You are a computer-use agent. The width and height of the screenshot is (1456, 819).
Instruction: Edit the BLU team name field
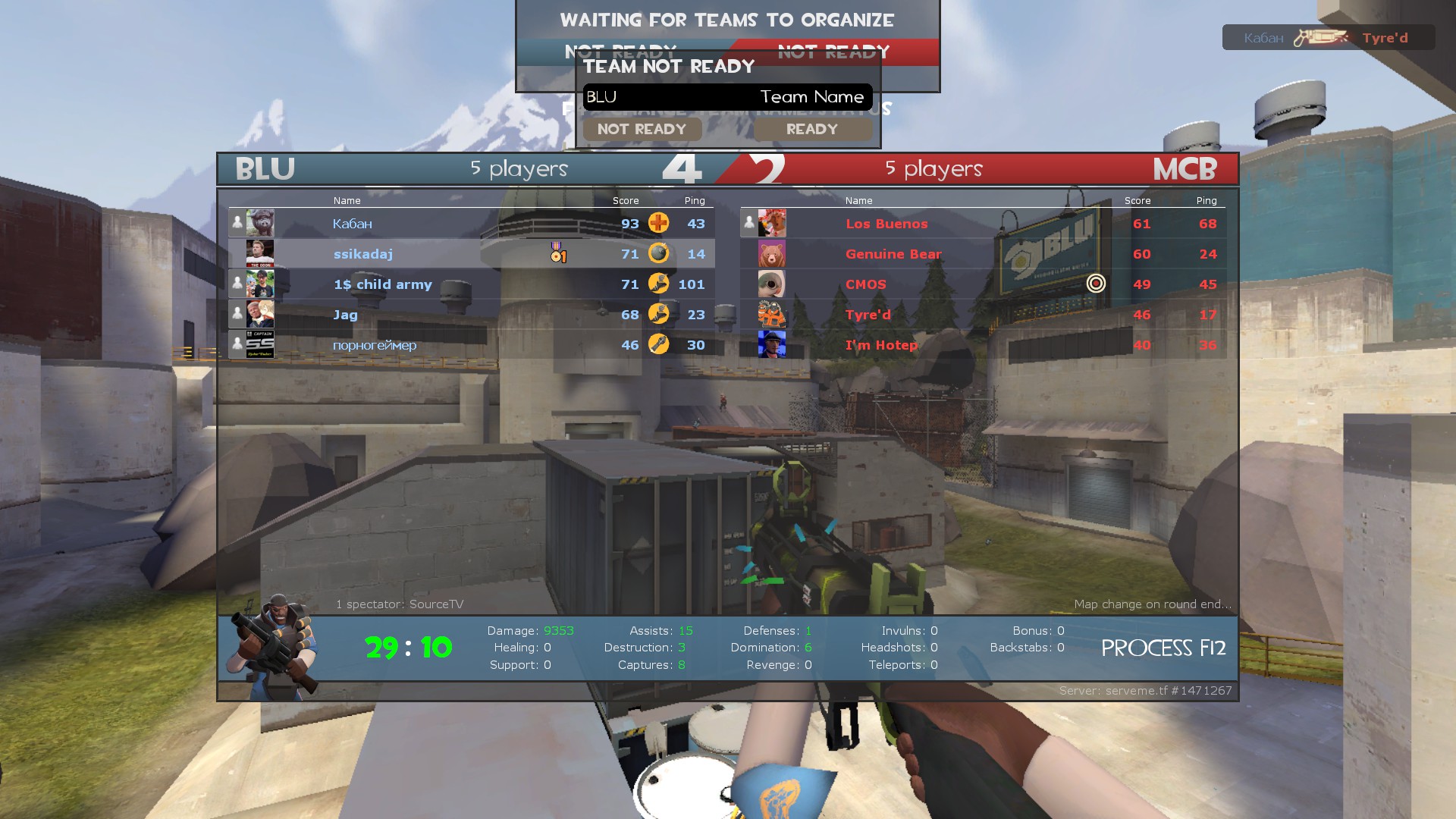(x=726, y=97)
